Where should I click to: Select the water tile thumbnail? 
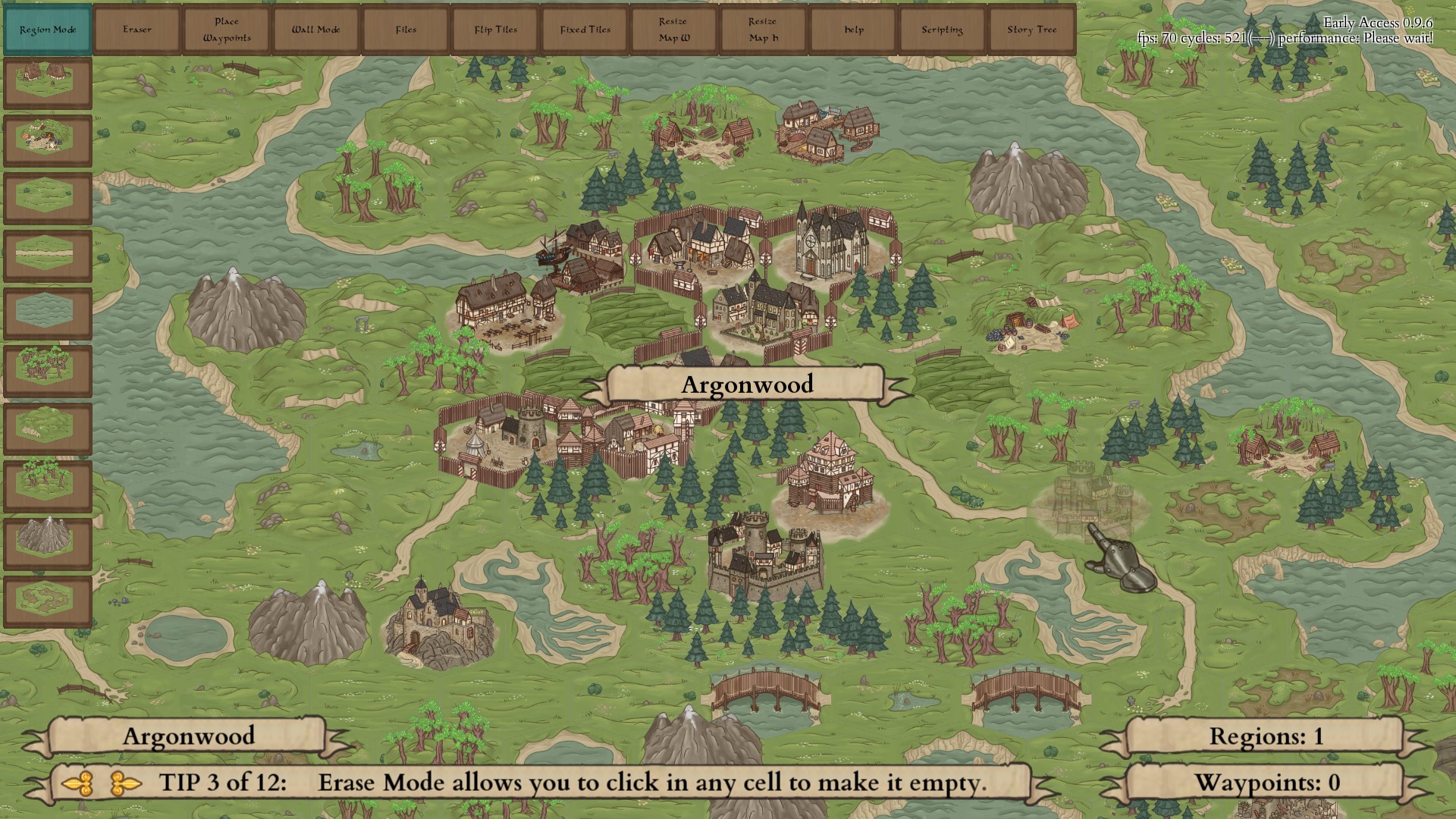(x=47, y=307)
